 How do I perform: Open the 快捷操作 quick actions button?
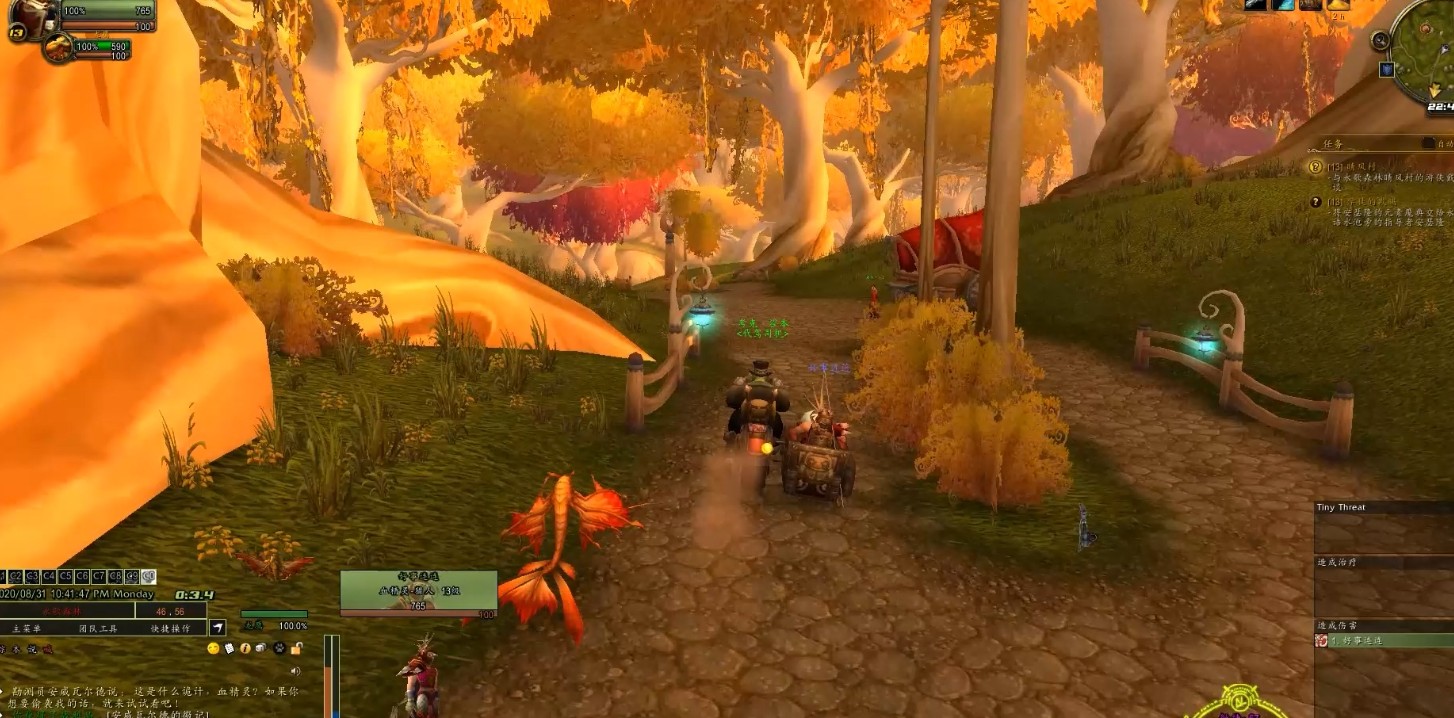(x=170, y=629)
